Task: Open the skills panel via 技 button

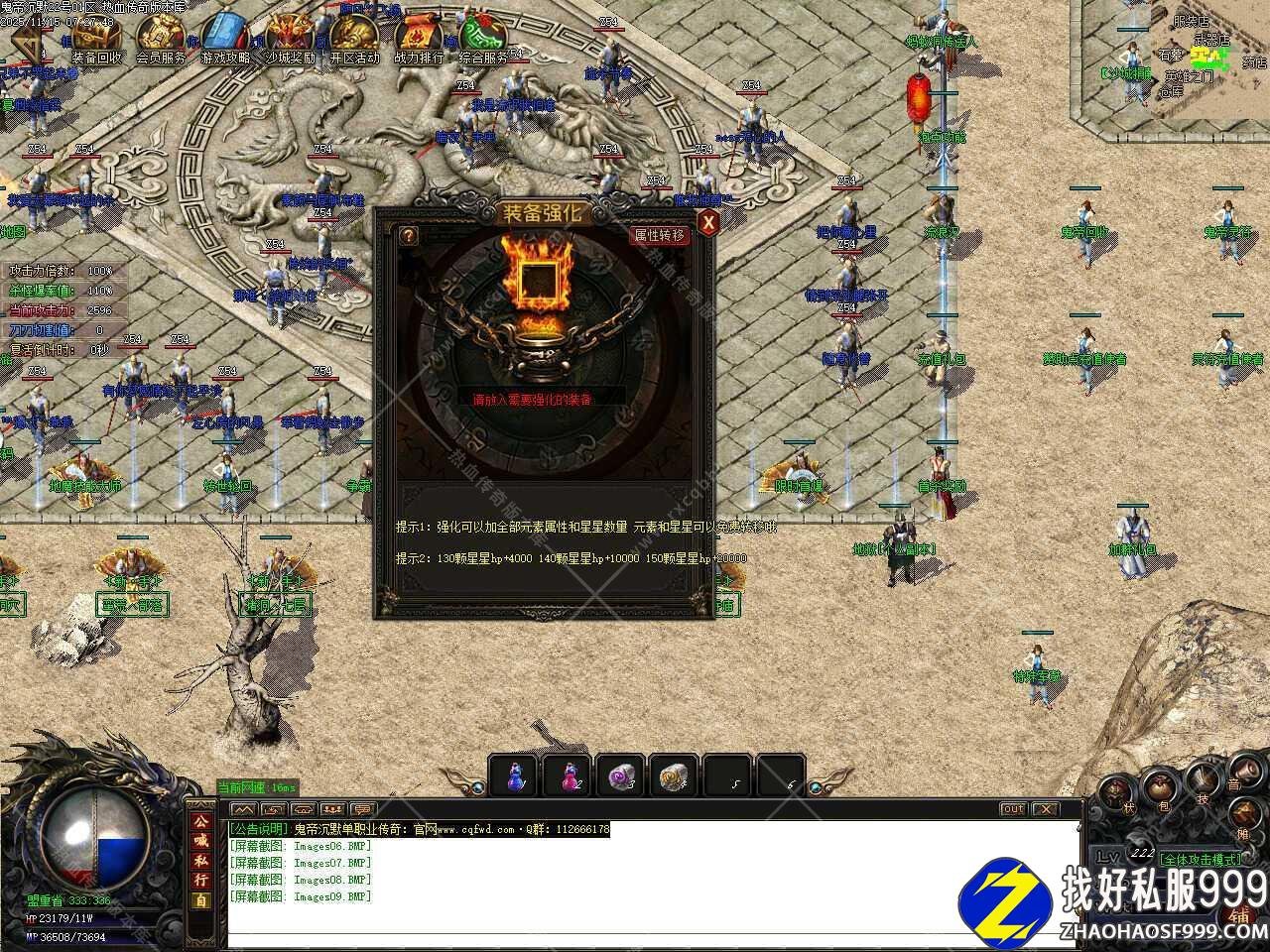Action: coord(1204,780)
